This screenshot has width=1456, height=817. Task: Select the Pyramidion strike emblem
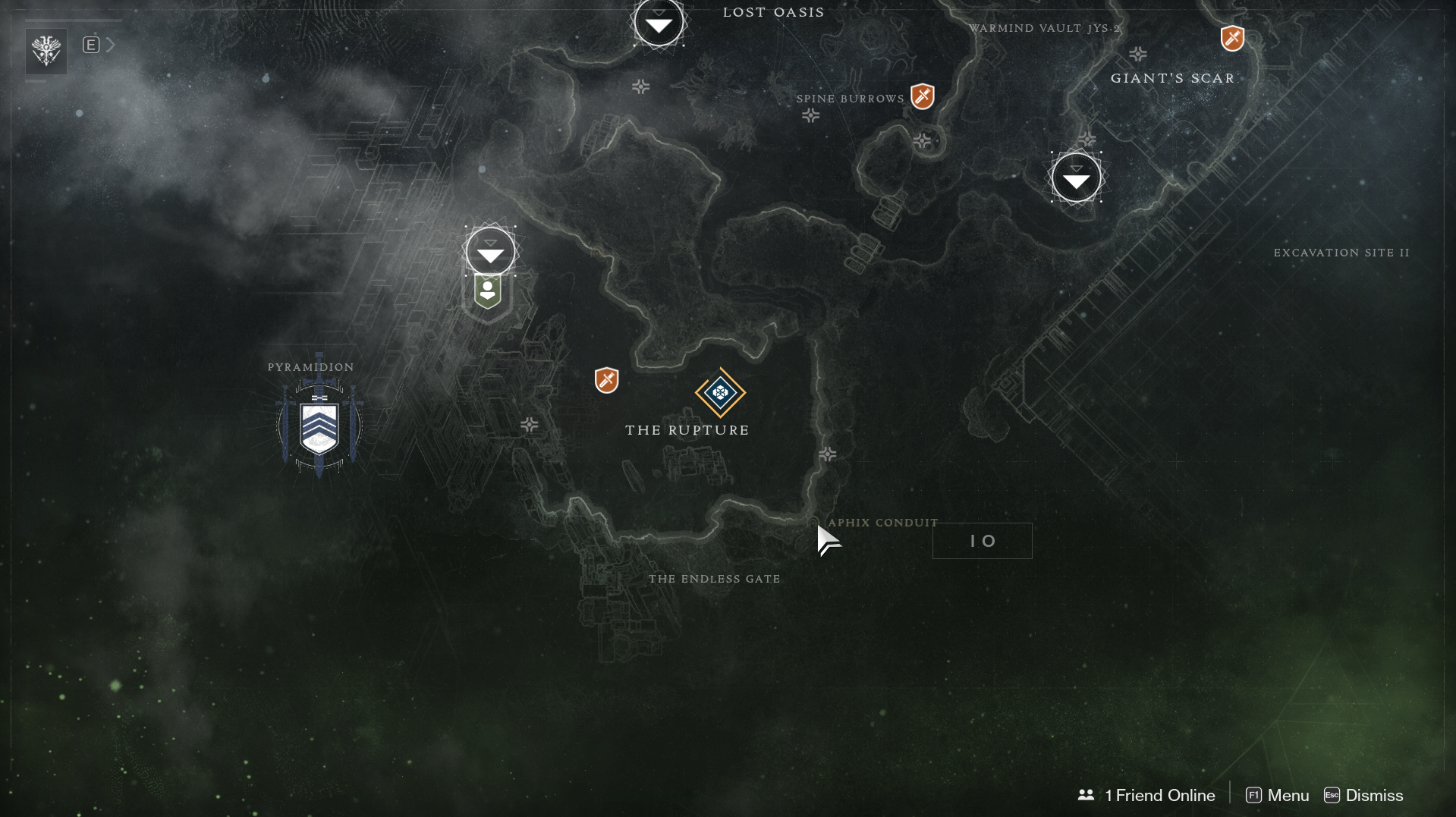coord(319,426)
